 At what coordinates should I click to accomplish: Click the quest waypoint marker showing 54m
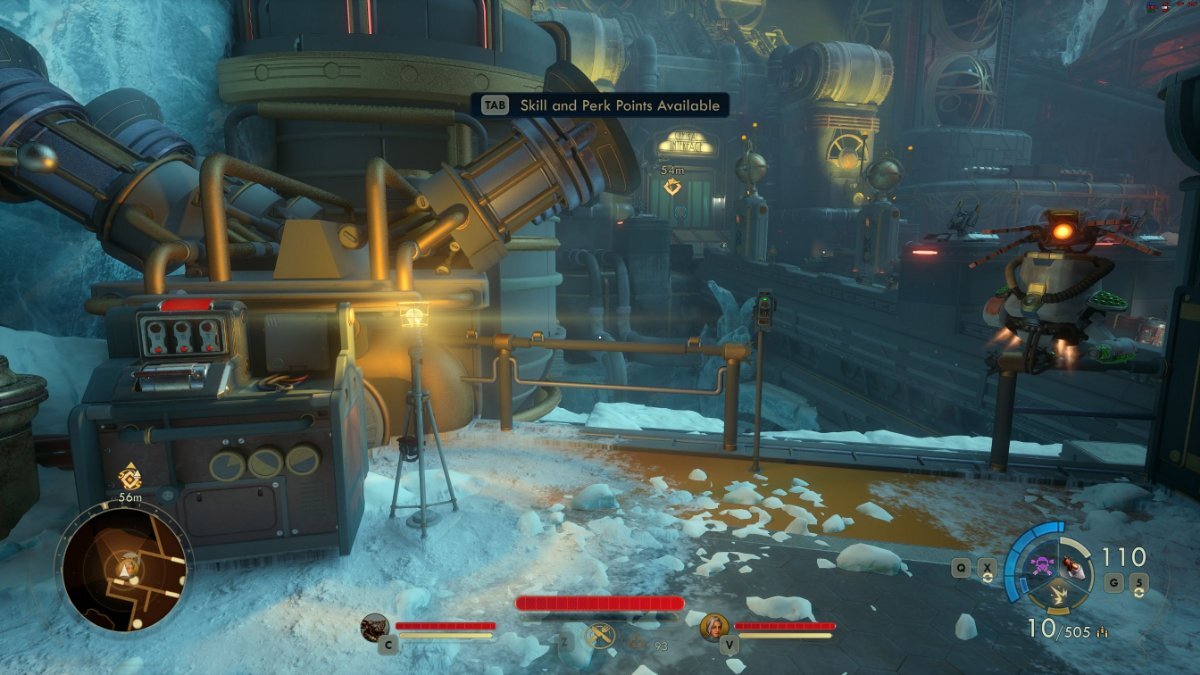[673, 186]
